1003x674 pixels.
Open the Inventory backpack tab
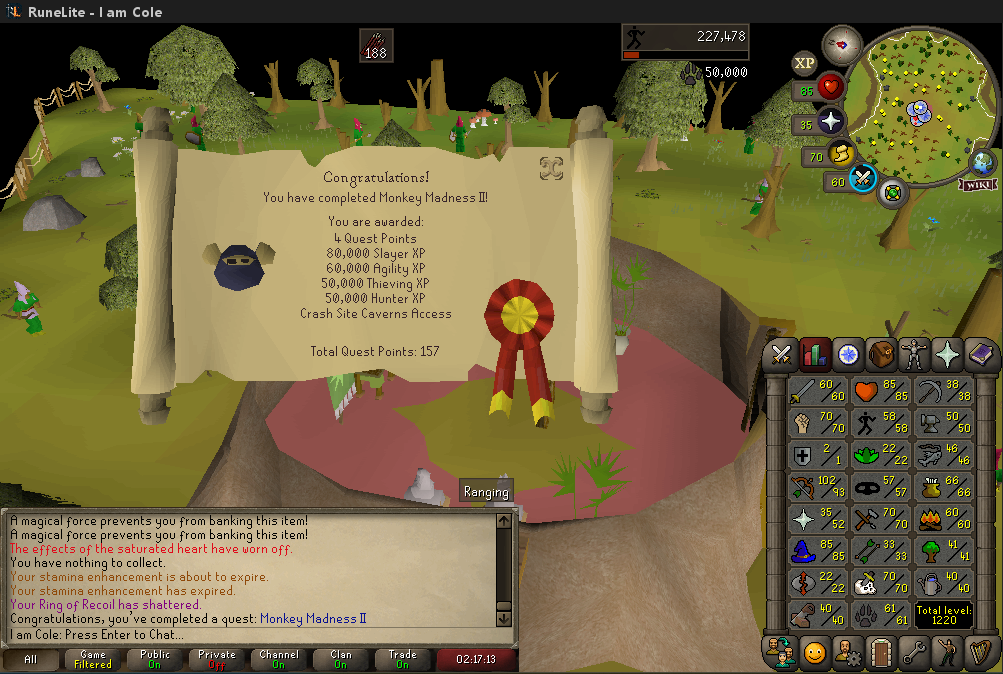point(882,354)
